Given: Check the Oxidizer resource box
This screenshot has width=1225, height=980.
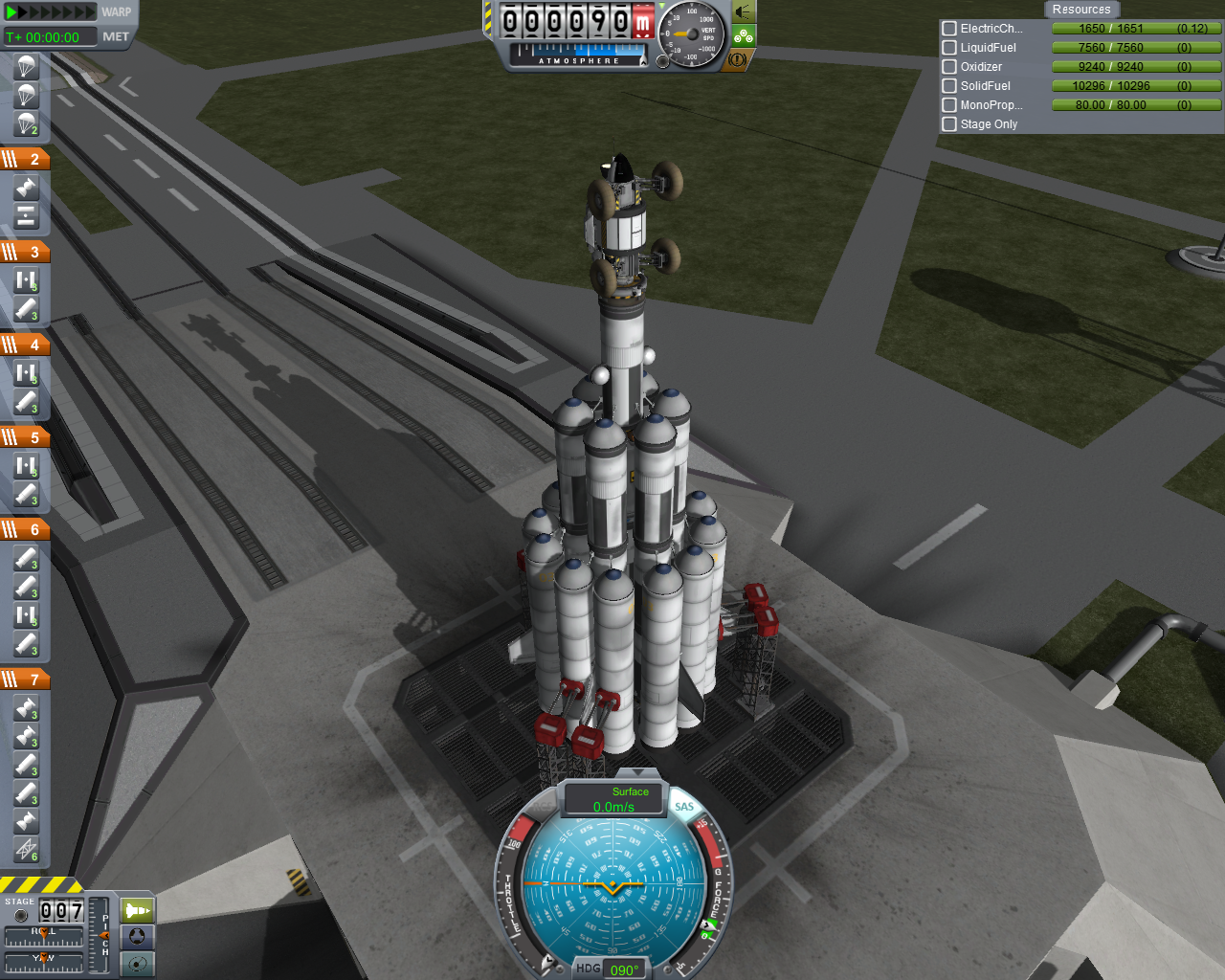Looking at the screenshot, I should click(949, 67).
